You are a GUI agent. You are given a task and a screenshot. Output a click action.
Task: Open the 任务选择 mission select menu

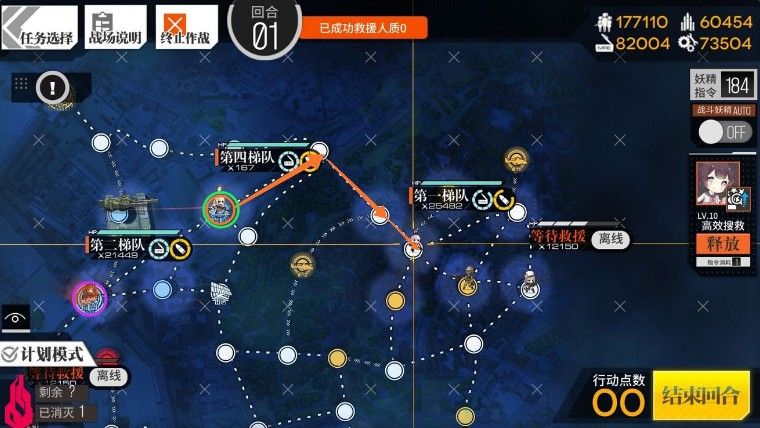(40, 27)
